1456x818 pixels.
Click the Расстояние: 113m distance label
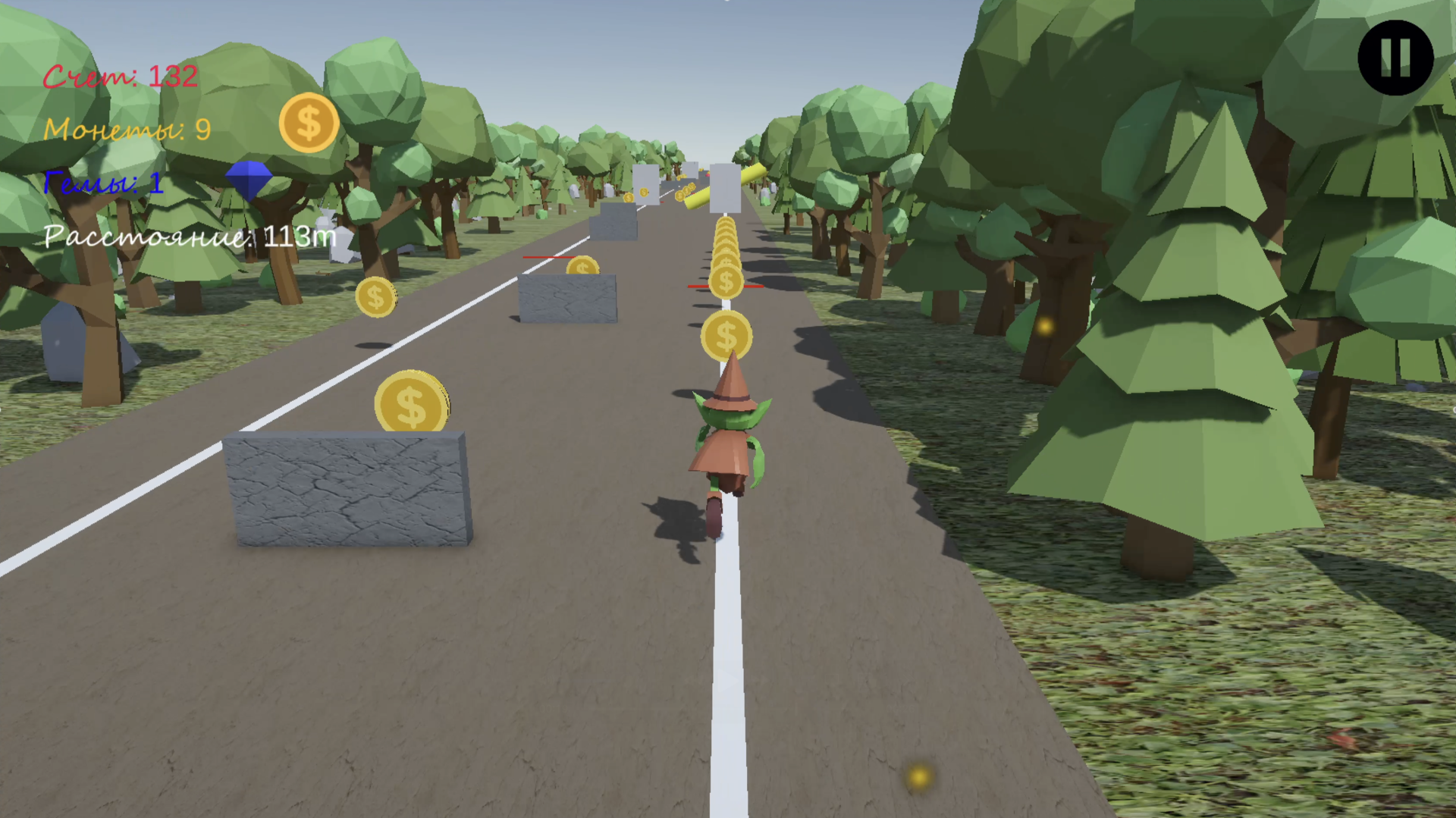(188, 237)
